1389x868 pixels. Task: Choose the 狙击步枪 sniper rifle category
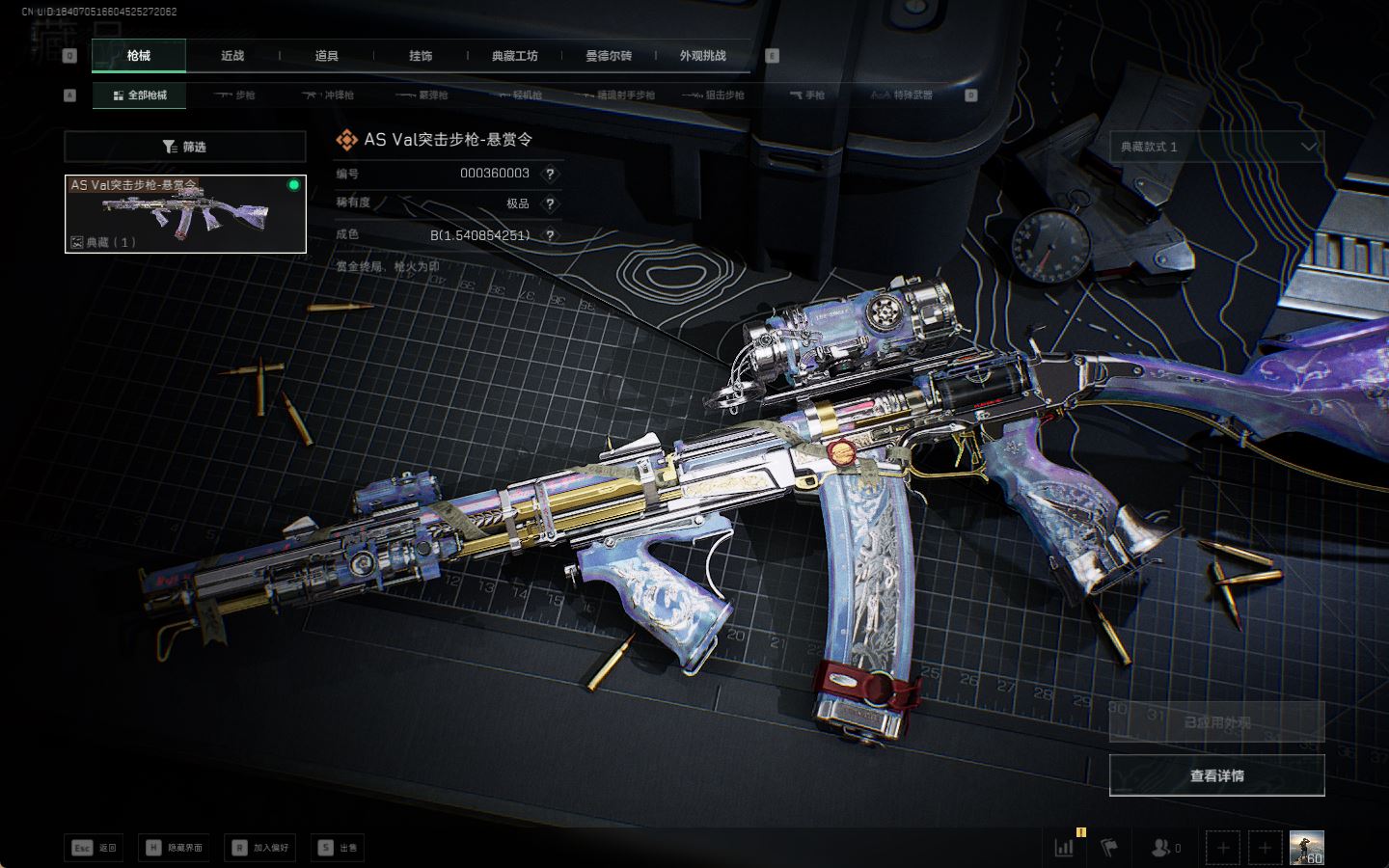714,95
